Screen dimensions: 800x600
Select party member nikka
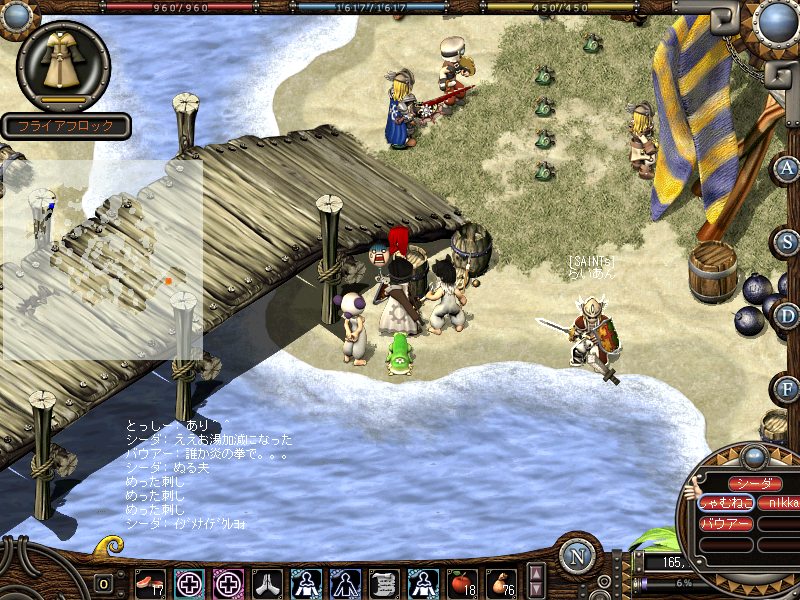(x=780, y=503)
